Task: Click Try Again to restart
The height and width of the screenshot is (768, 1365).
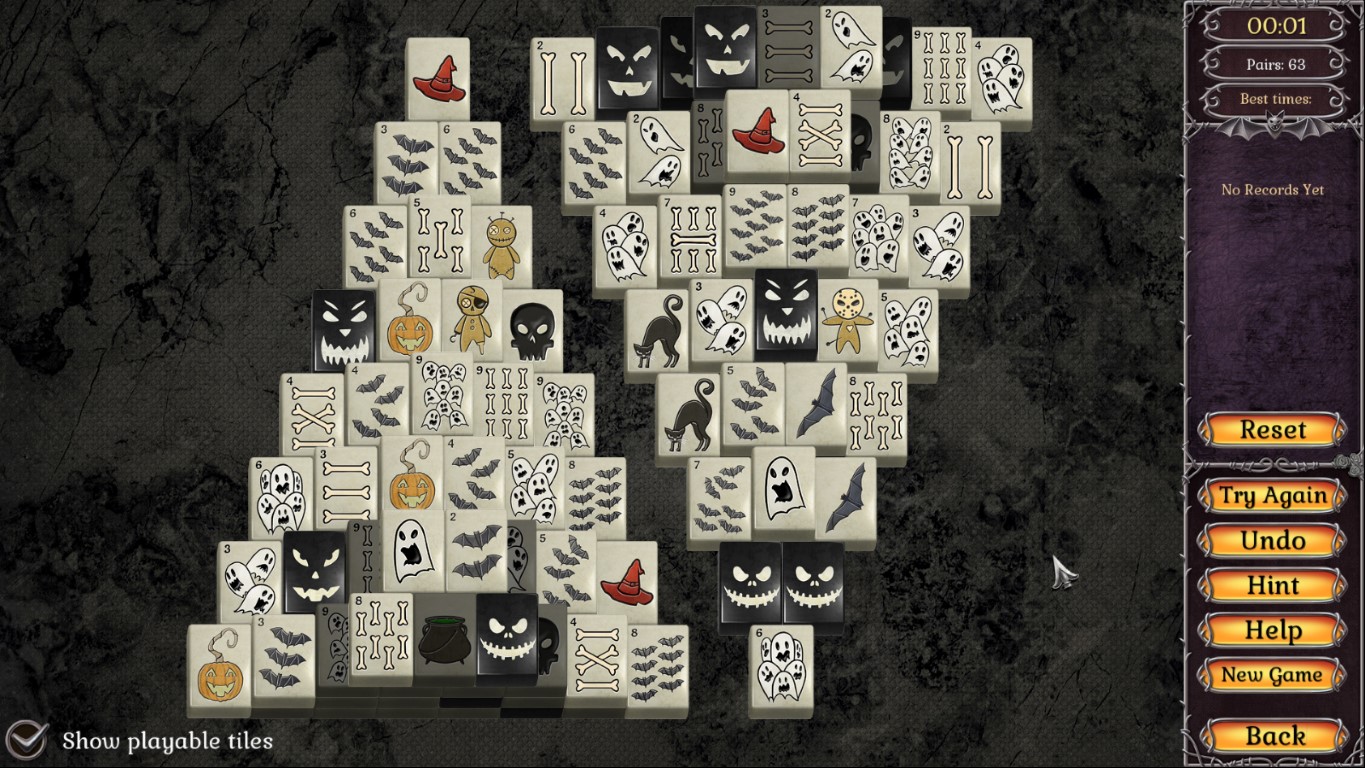Action: coord(1271,495)
